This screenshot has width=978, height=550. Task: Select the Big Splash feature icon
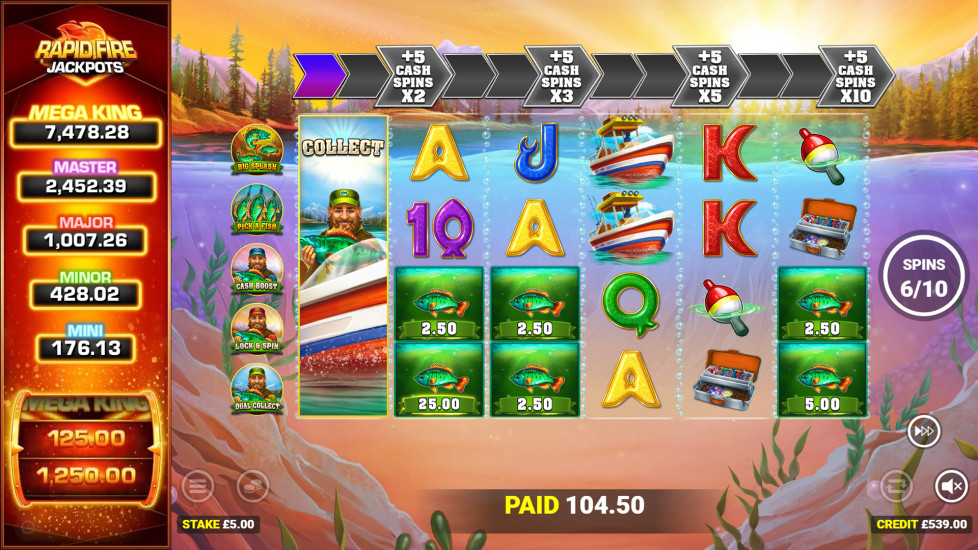256,150
